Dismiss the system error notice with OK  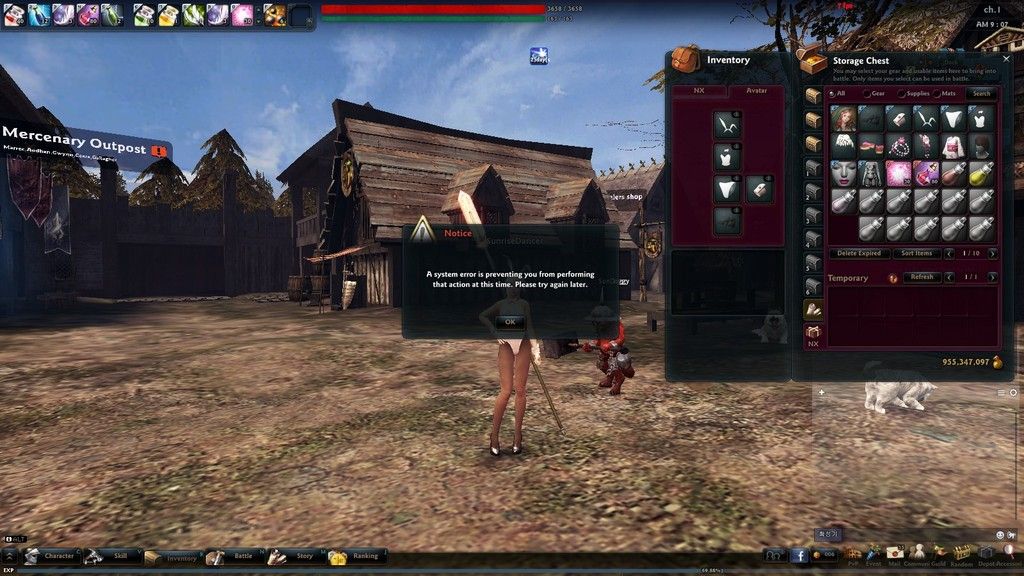coord(509,322)
